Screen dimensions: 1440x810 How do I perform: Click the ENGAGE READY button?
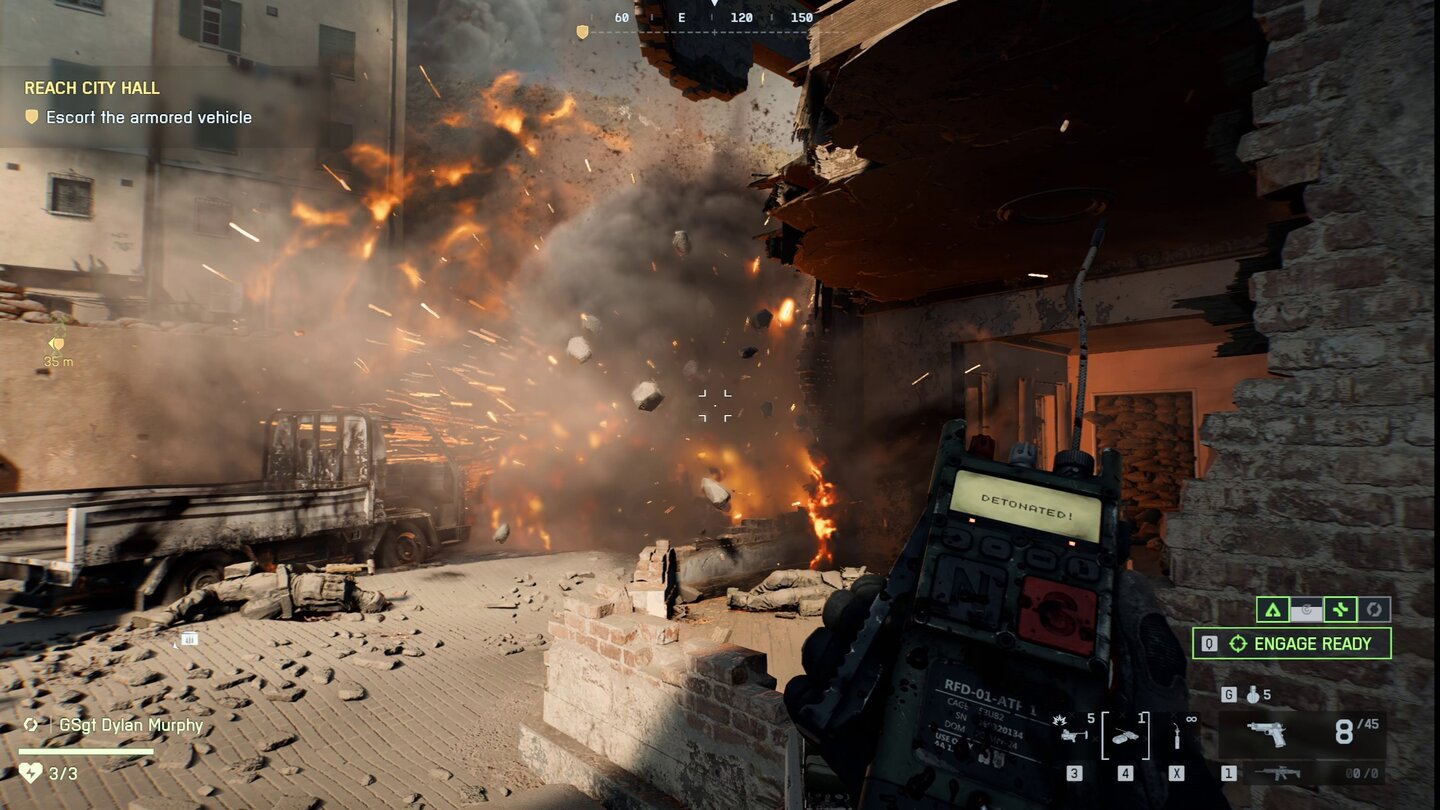1293,643
